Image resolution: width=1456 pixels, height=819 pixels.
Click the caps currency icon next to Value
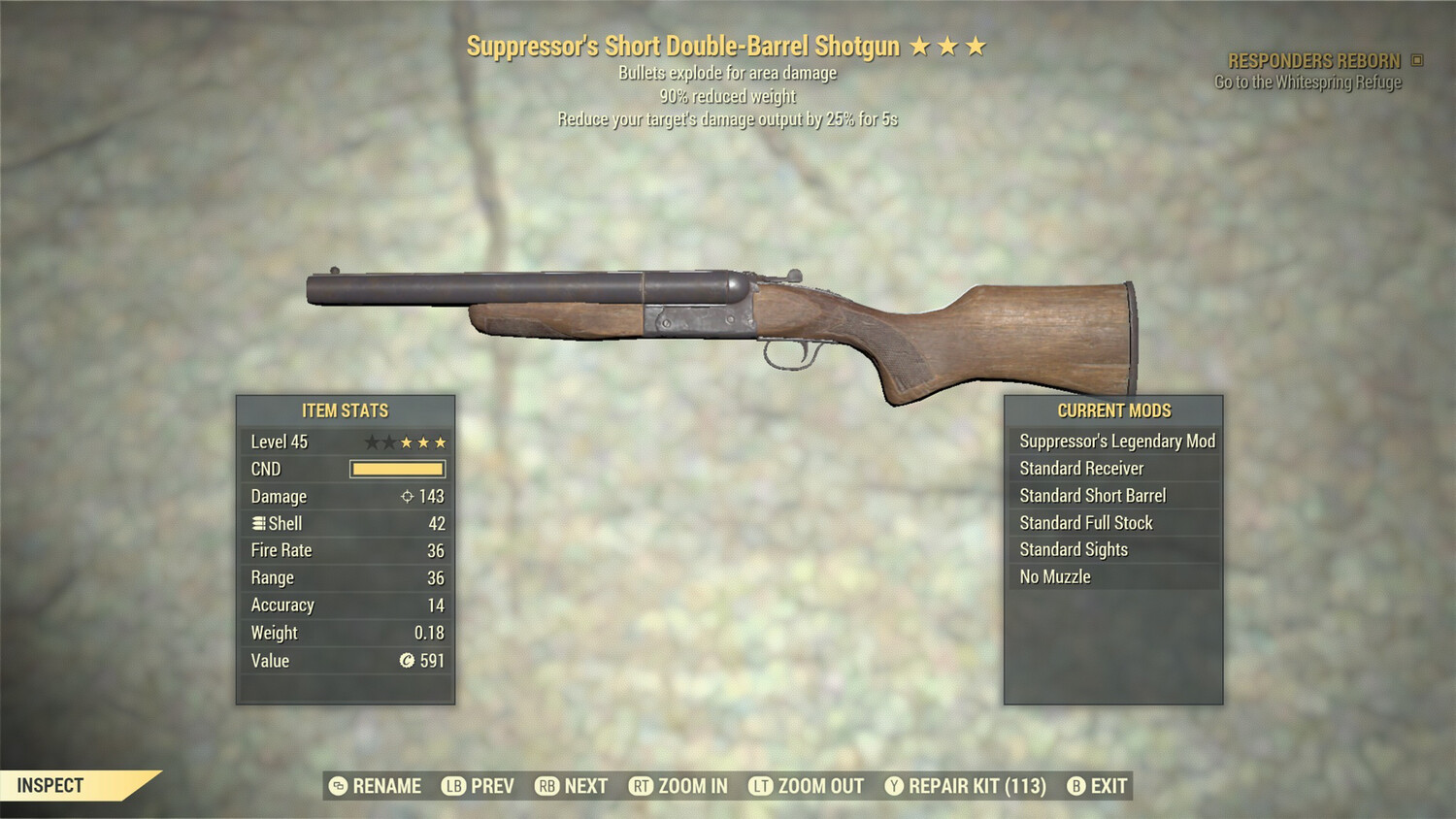(407, 661)
